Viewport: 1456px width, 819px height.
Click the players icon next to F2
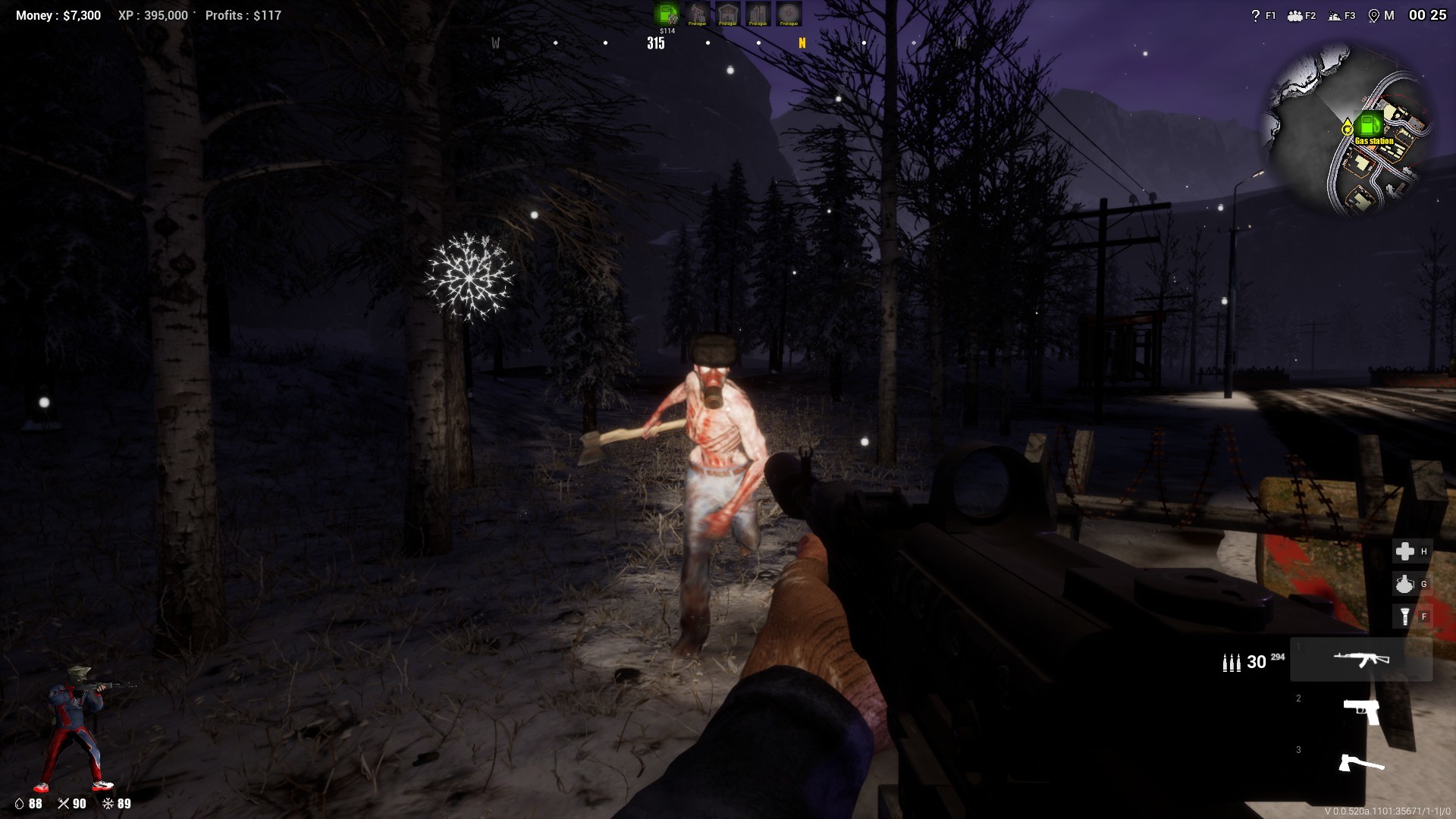pyautogui.click(x=1295, y=15)
